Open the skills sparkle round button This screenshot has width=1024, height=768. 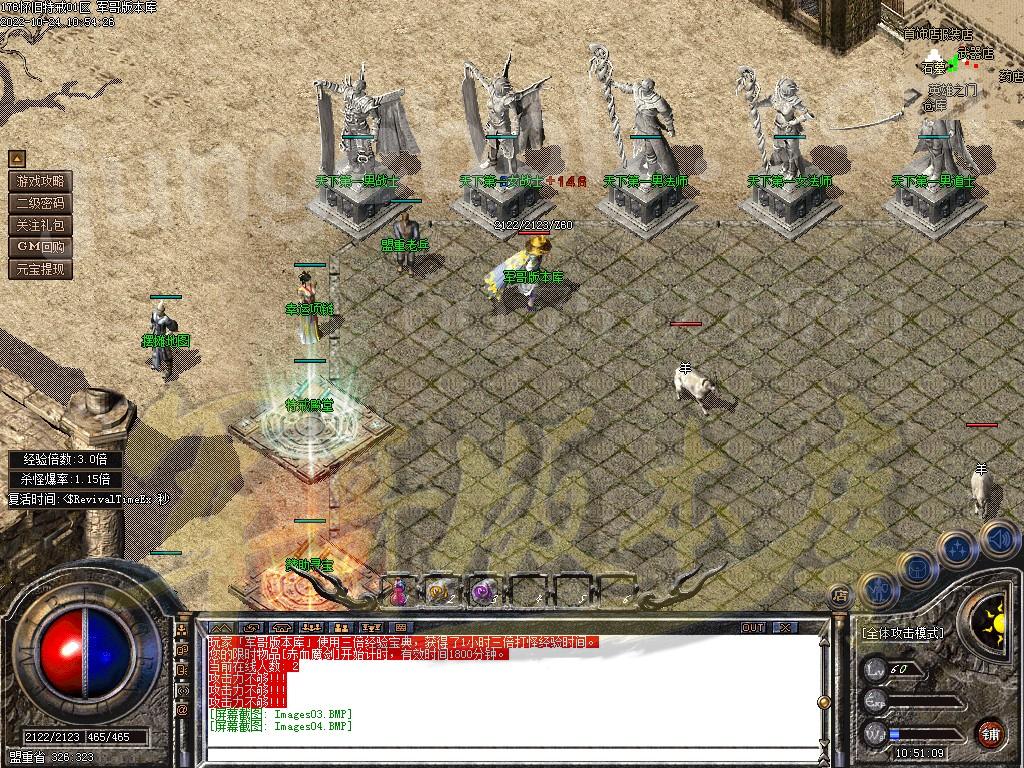tap(958, 548)
